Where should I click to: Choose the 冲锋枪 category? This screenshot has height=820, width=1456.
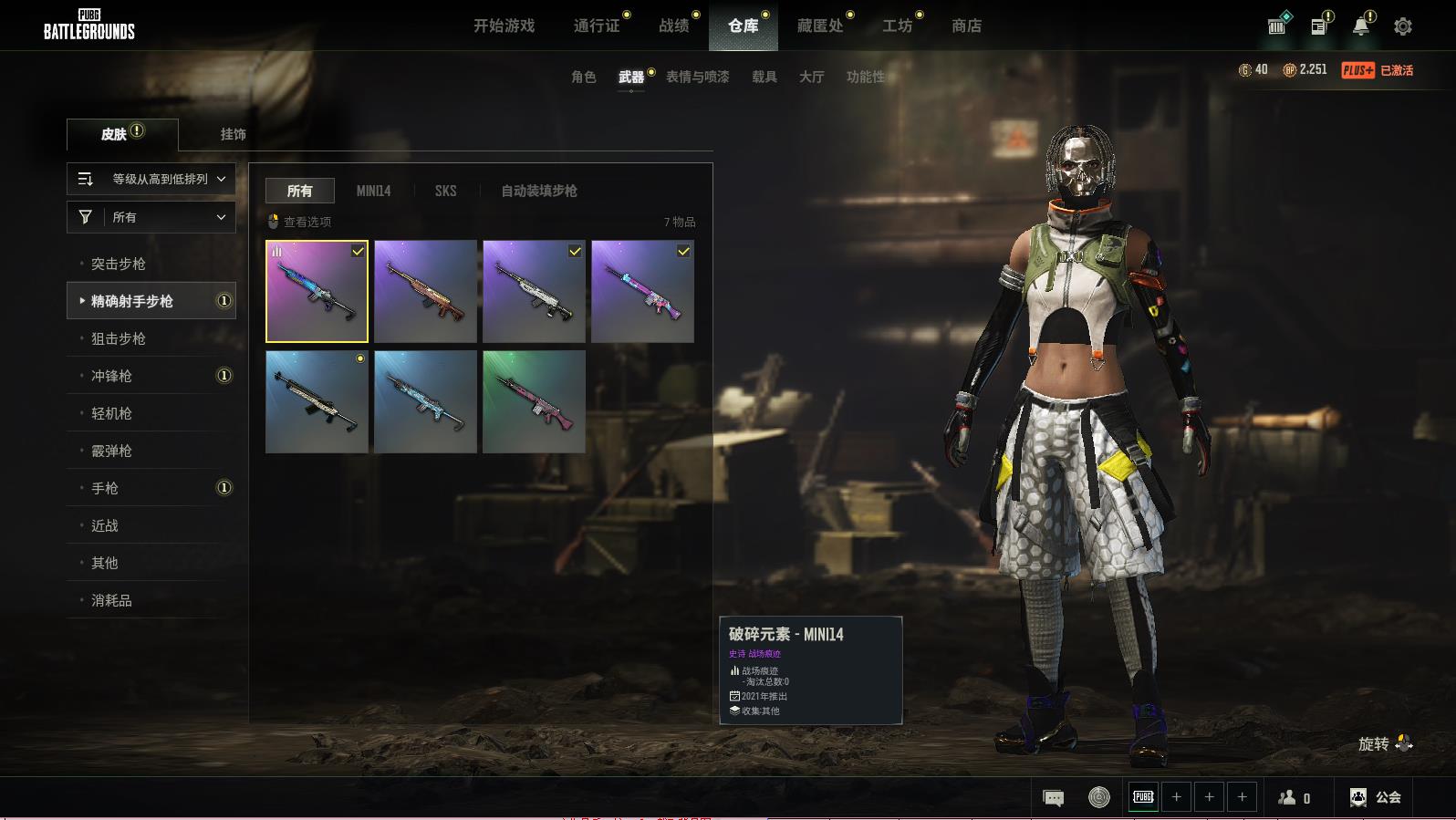[x=111, y=376]
